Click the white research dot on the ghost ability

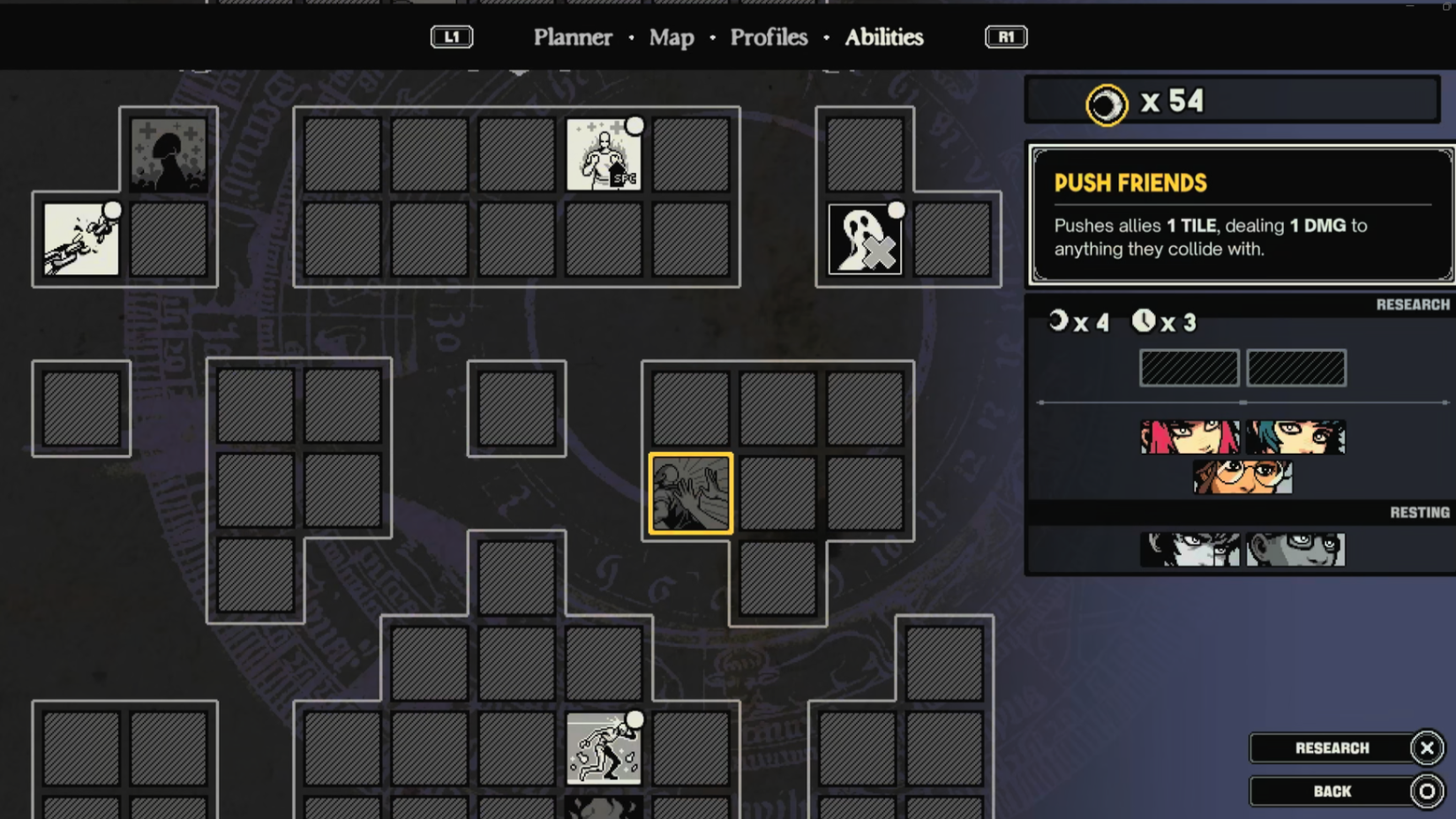[x=897, y=210]
